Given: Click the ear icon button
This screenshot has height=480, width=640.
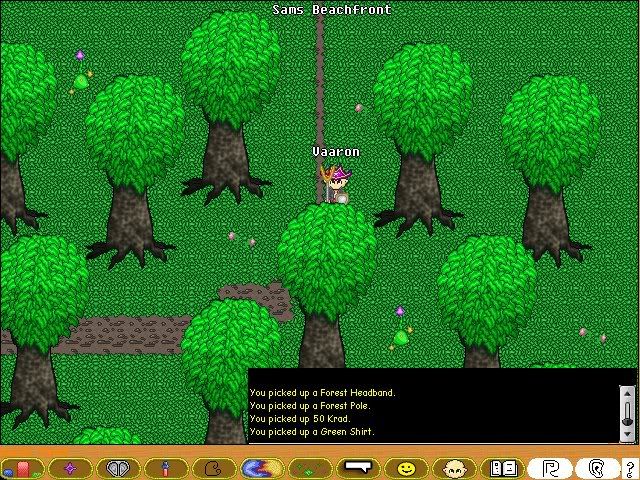Looking at the screenshot, I should [x=597, y=467].
